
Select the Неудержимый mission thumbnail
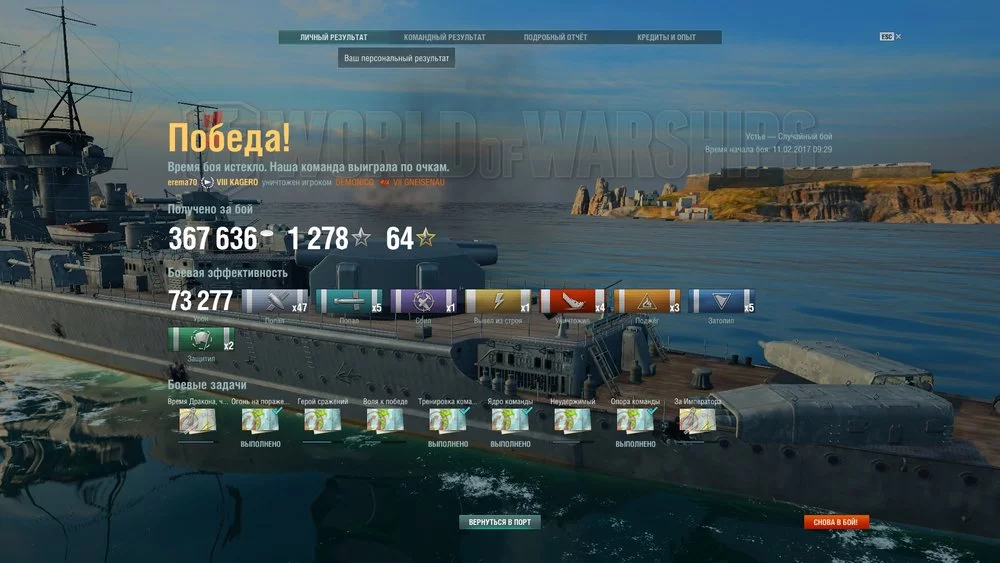coord(572,421)
